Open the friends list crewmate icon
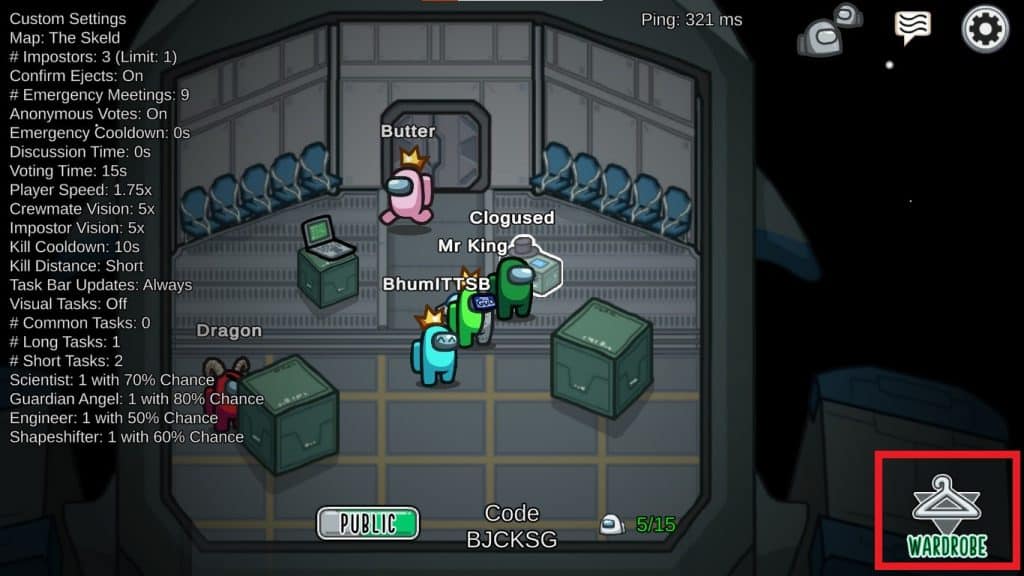The height and width of the screenshot is (576, 1024). coord(829,32)
